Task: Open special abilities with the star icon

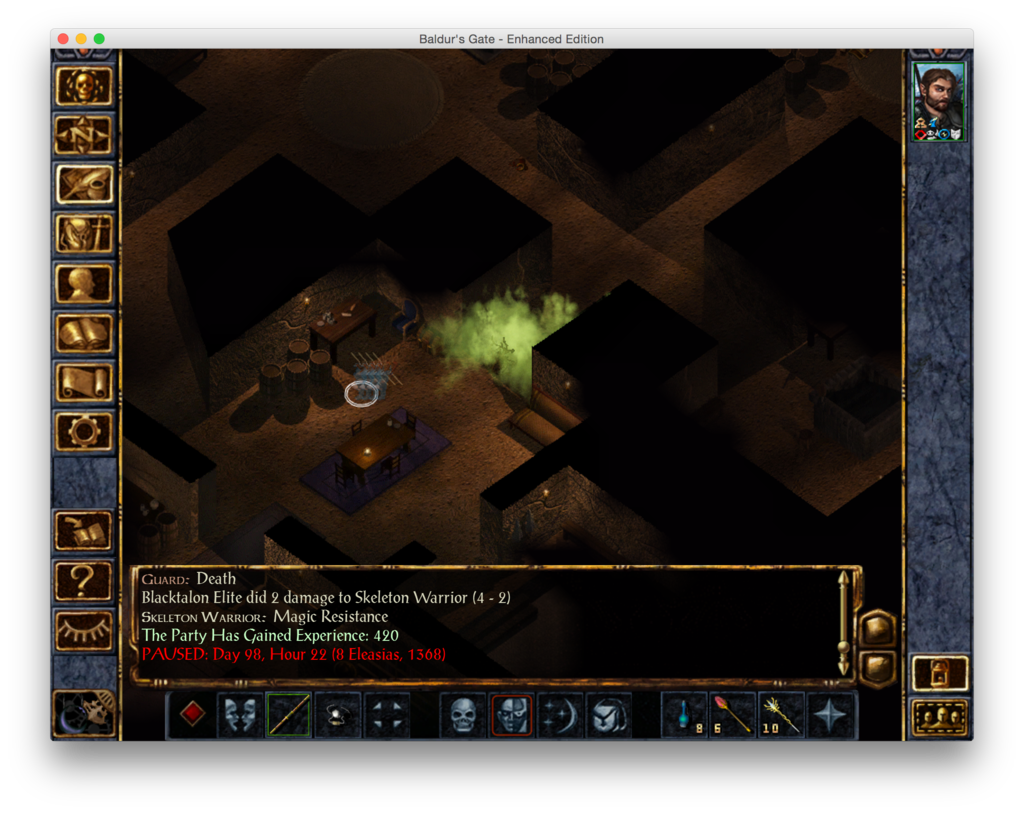Action: click(831, 715)
